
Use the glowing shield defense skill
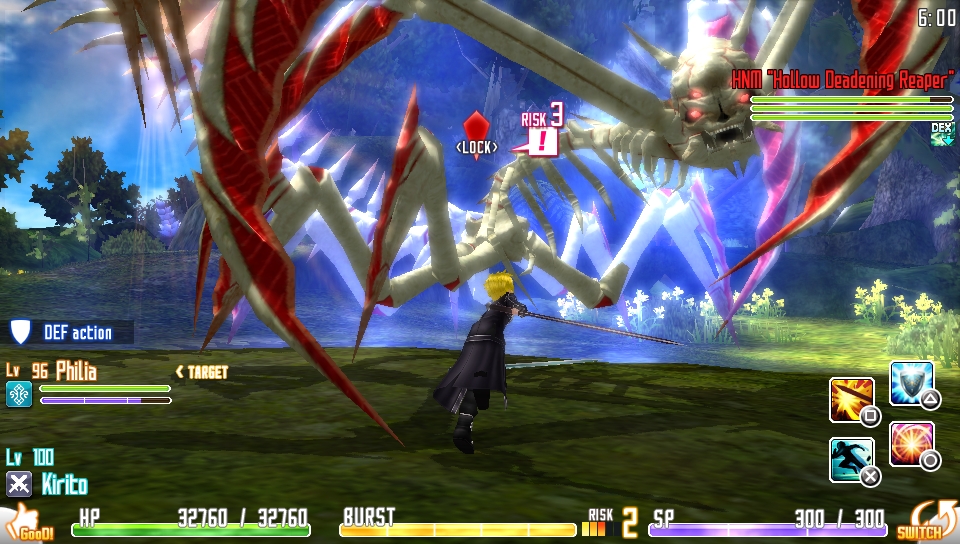[x=910, y=382]
